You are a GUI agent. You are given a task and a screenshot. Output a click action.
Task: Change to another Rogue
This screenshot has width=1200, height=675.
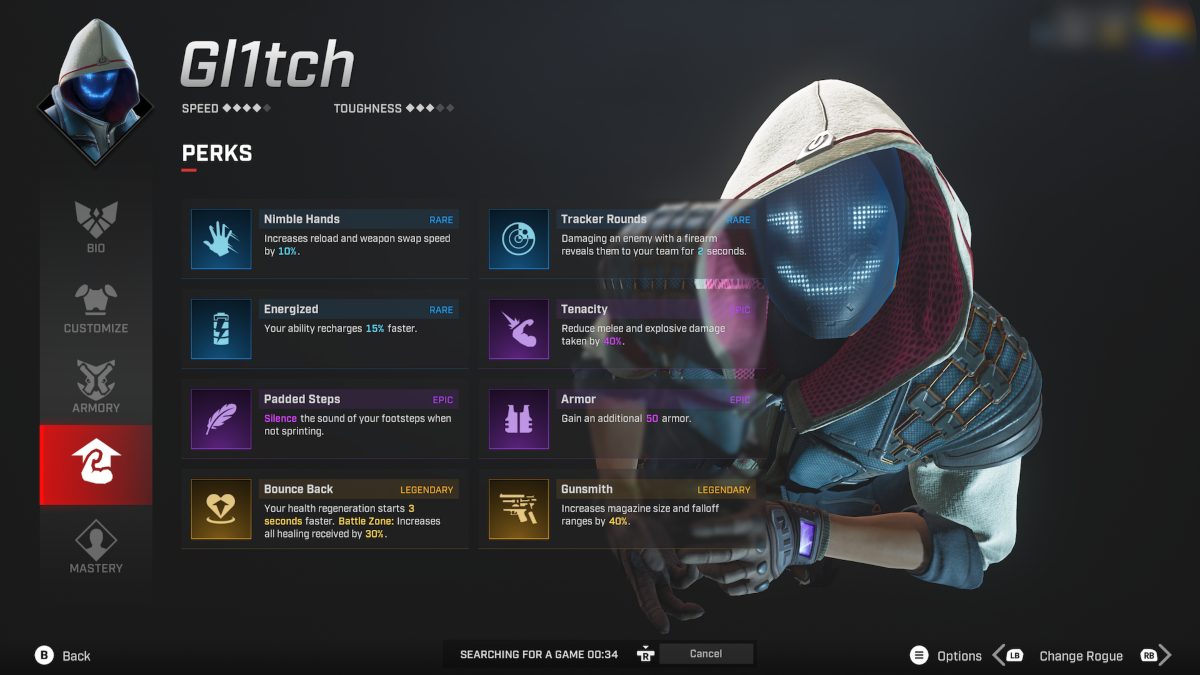tap(1080, 656)
